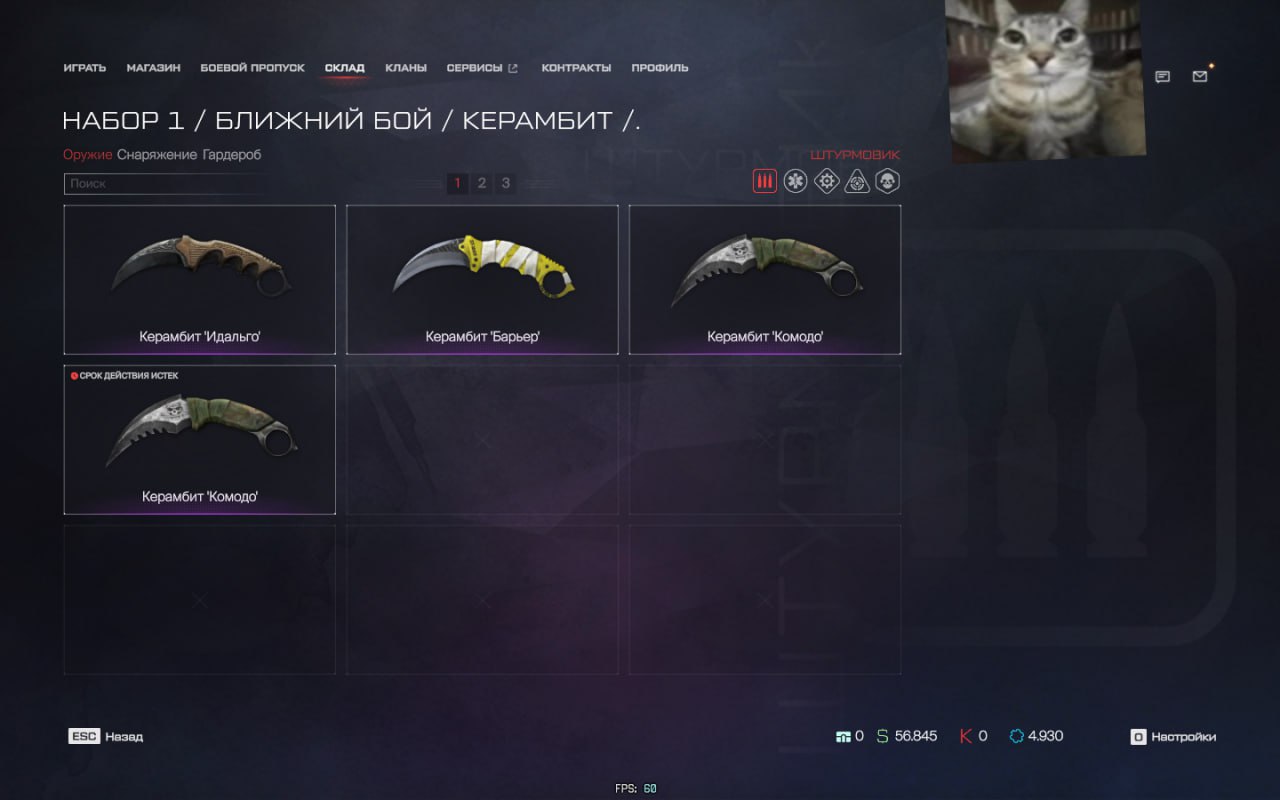Open the Боевой пропуск page
Image resolution: width=1280 pixels, height=800 pixels.
coord(252,68)
